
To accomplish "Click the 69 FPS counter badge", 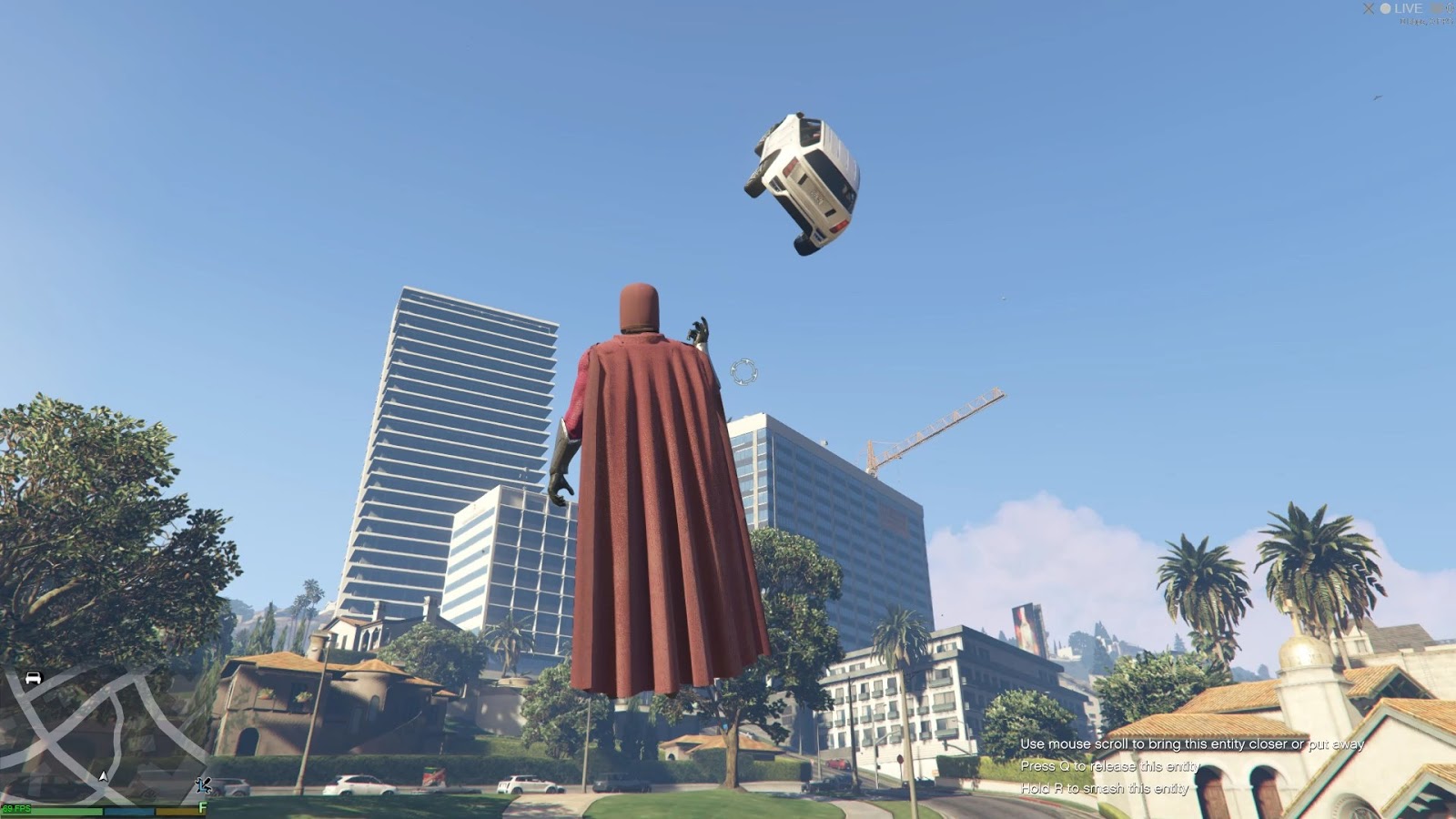I will (x=17, y=806).
